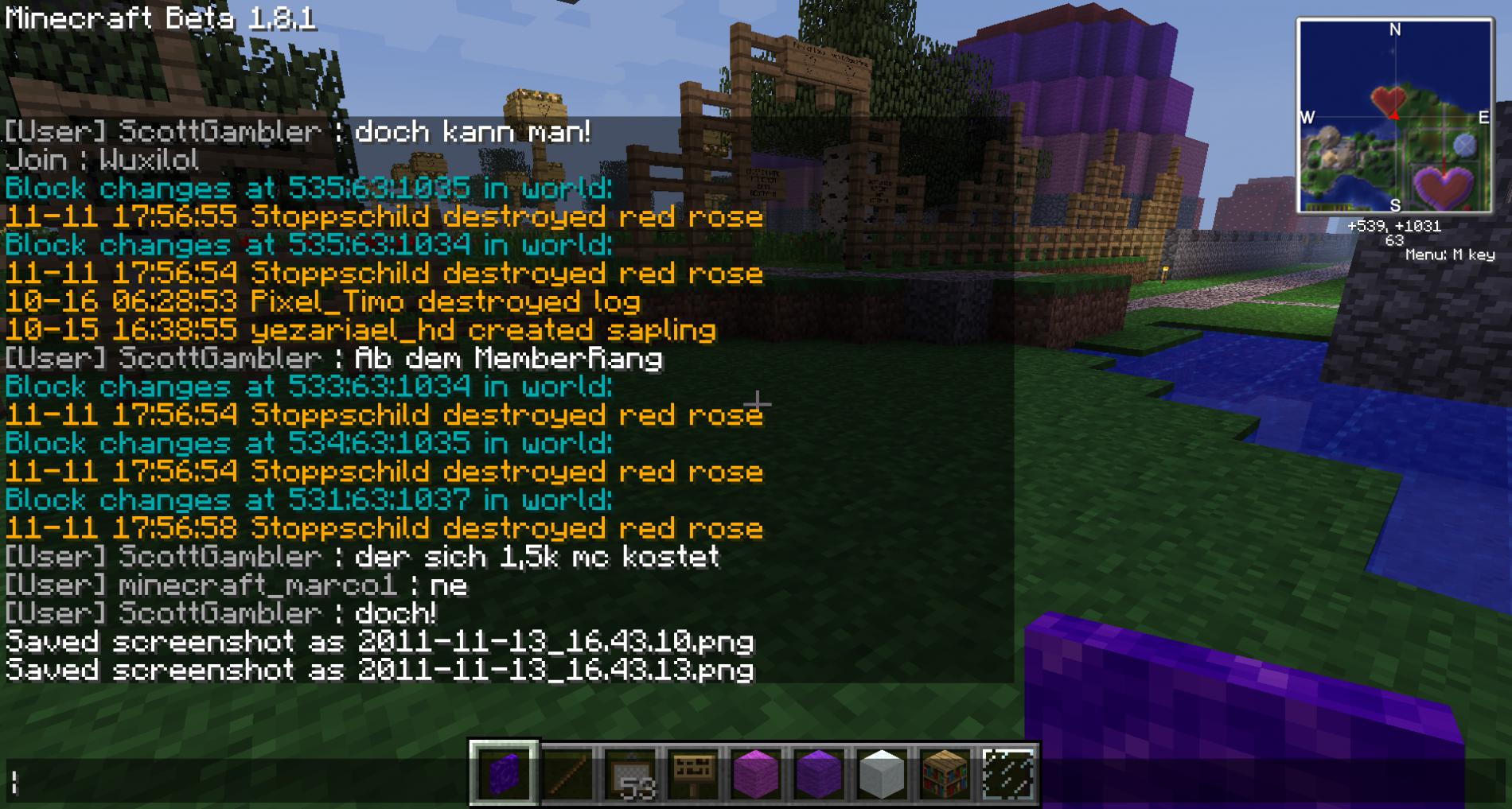This screenshot has width=1512, height=809.
Task: Select the wooden sign hotbar slot
Action: click(693, 773)
